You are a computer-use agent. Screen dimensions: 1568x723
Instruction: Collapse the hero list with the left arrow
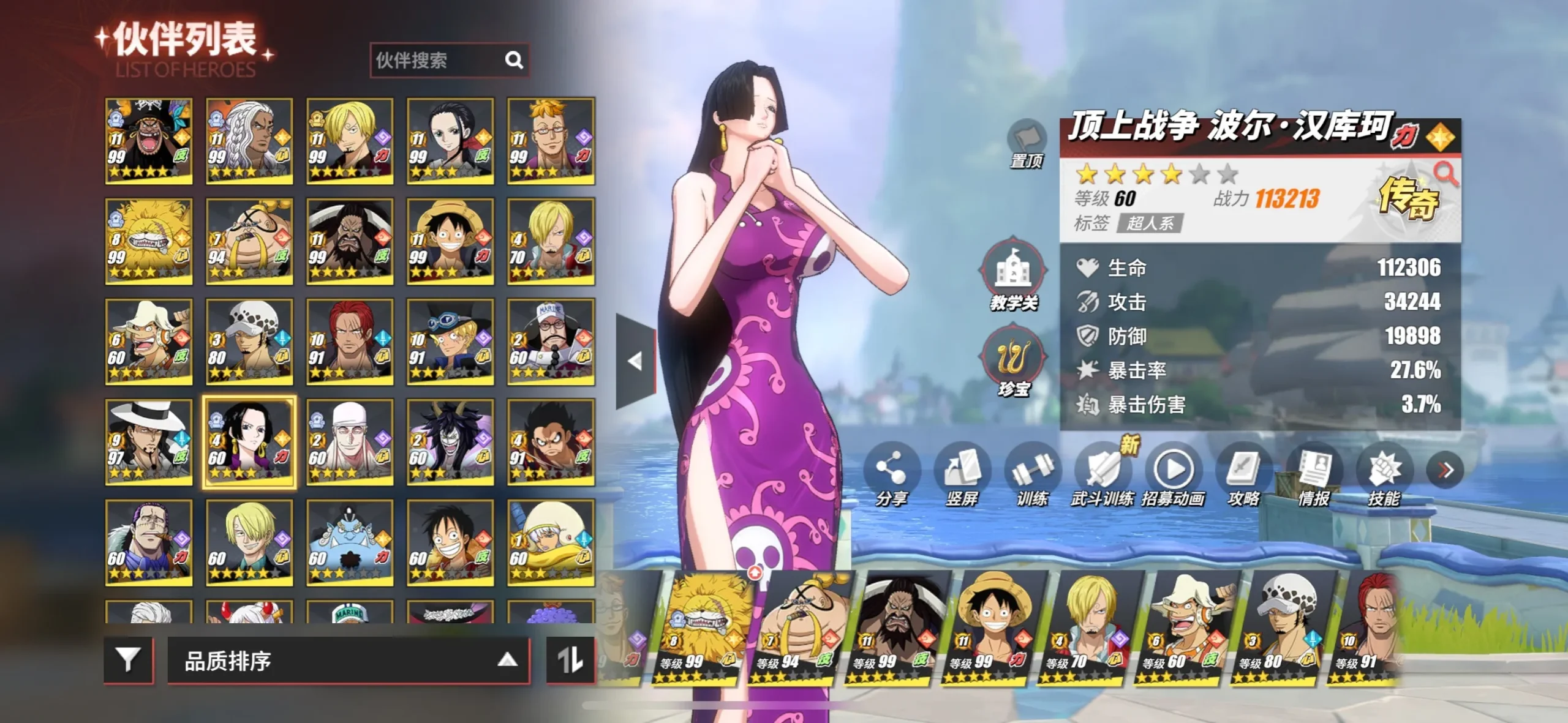click(x=636, y=361)
